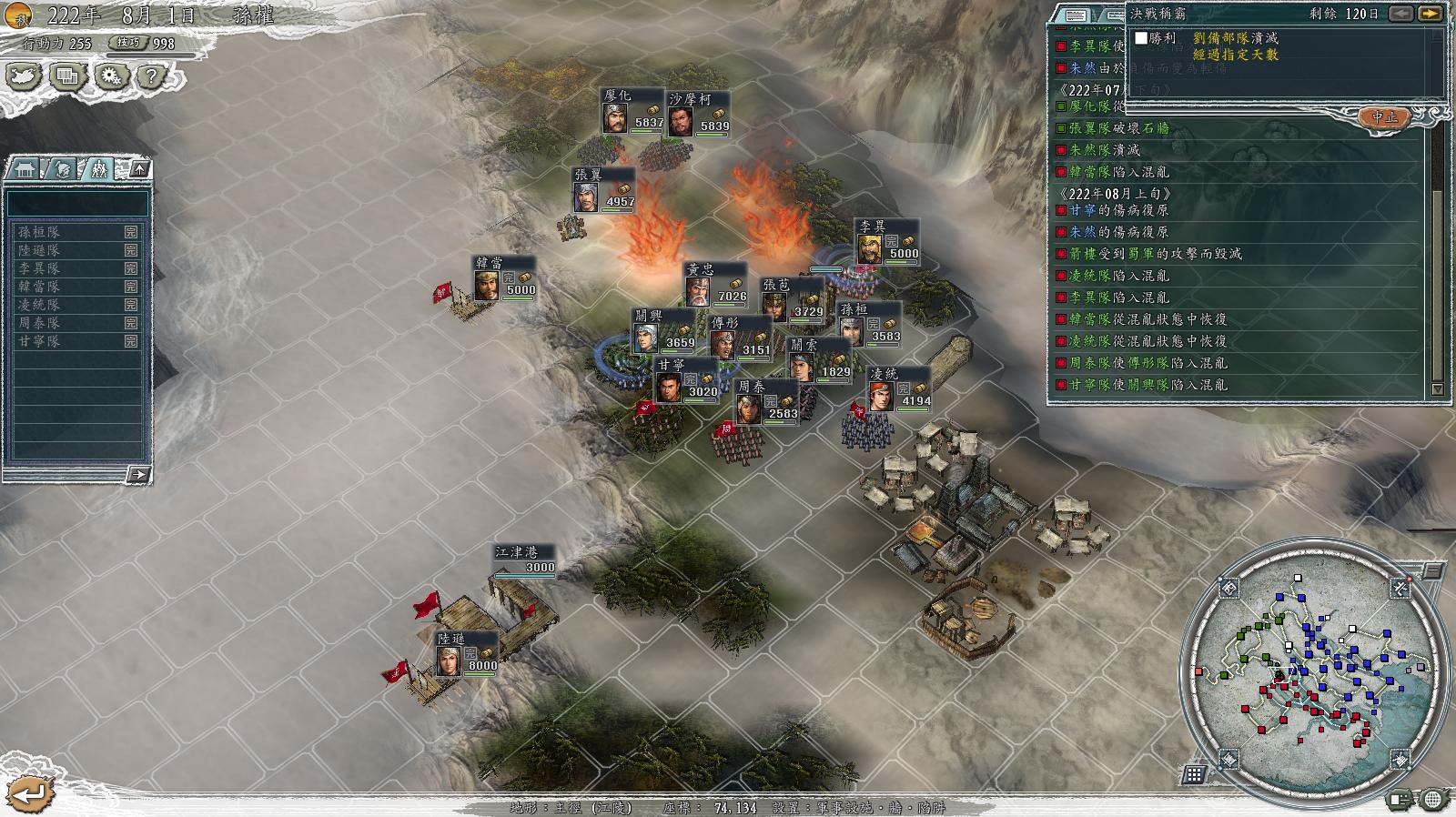
Task: Click the right-arrow button below unit list
Action: [x=137, y=474]
